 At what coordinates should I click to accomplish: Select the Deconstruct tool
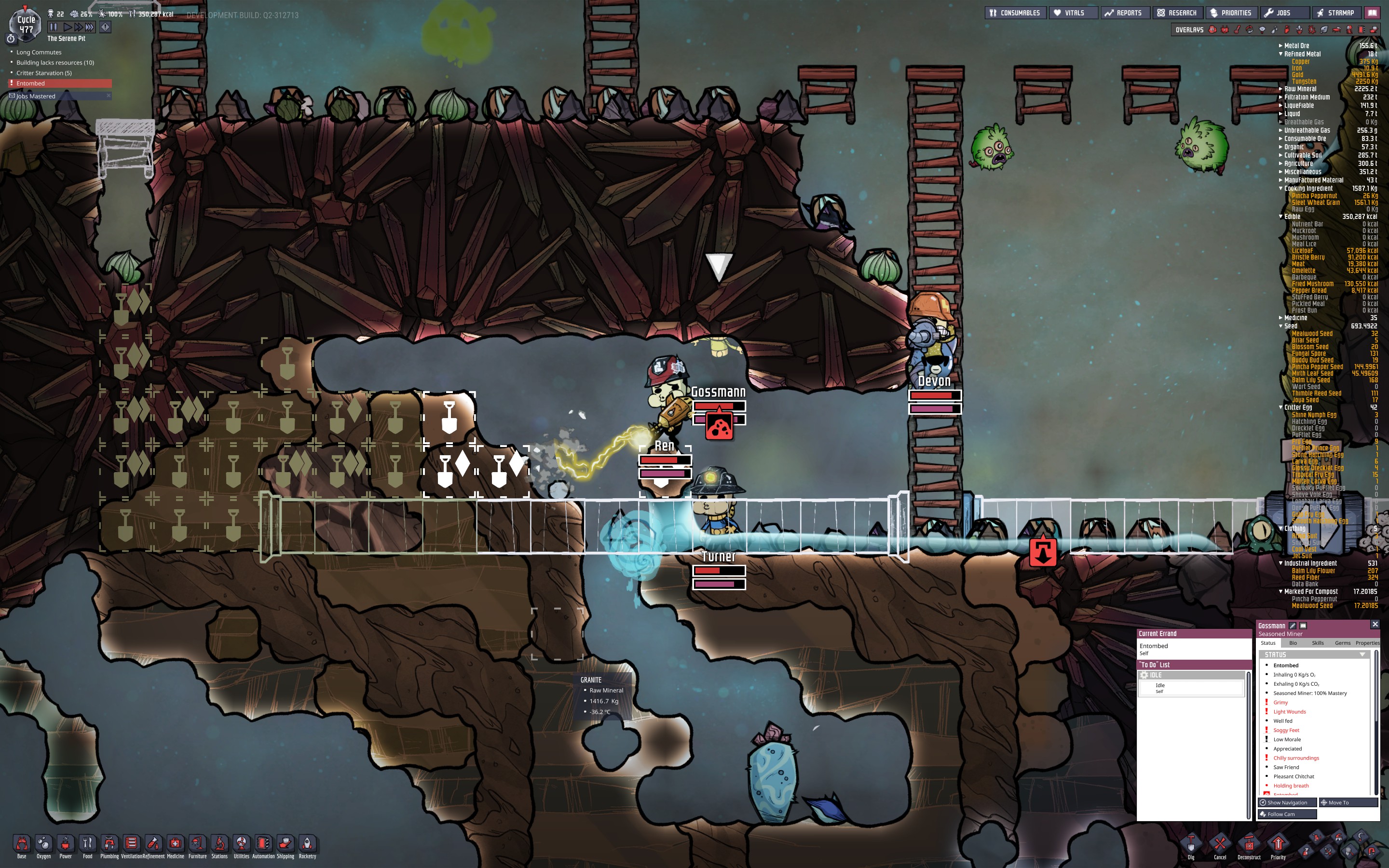pos(1249,846)
